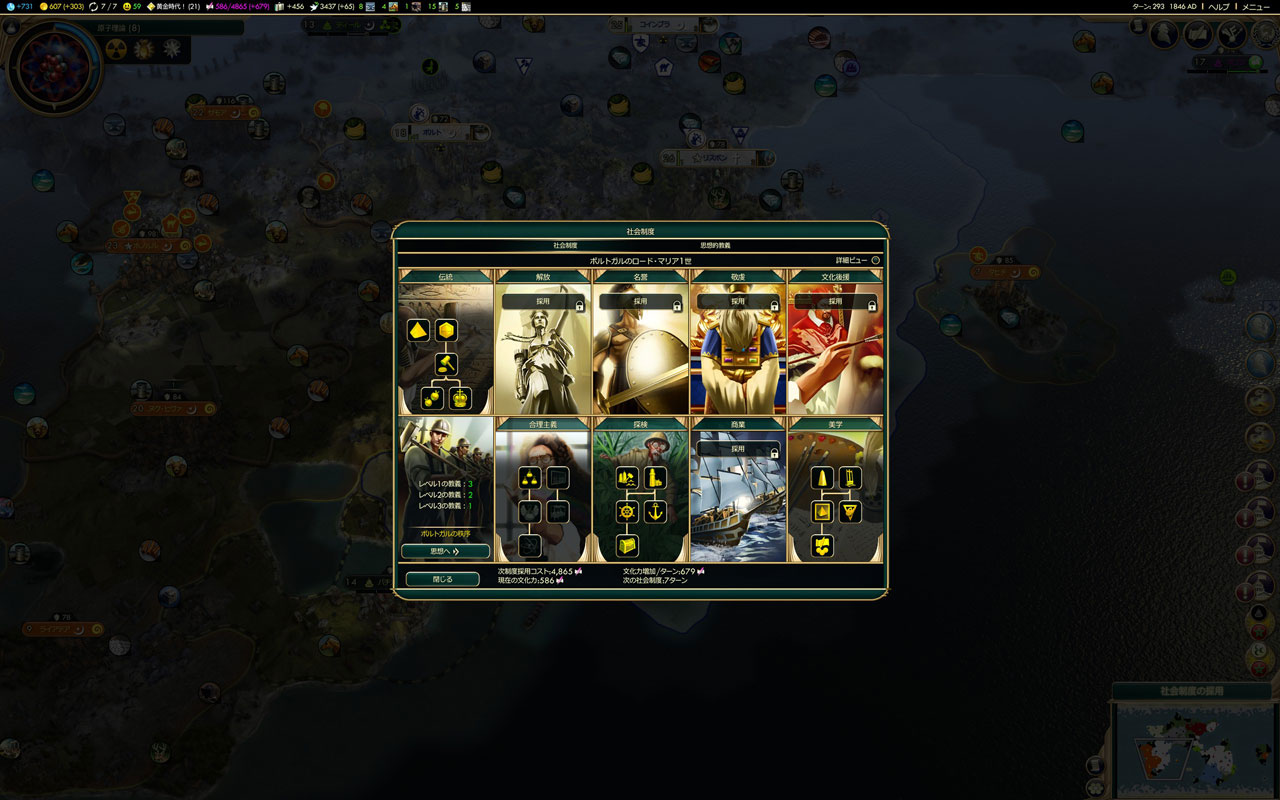Image resolution: width=1280 pixels, height=800 pixels.
Task: Adopt the 文化後援 (Patronage) policy tree
Action: (x=835, y=301)
